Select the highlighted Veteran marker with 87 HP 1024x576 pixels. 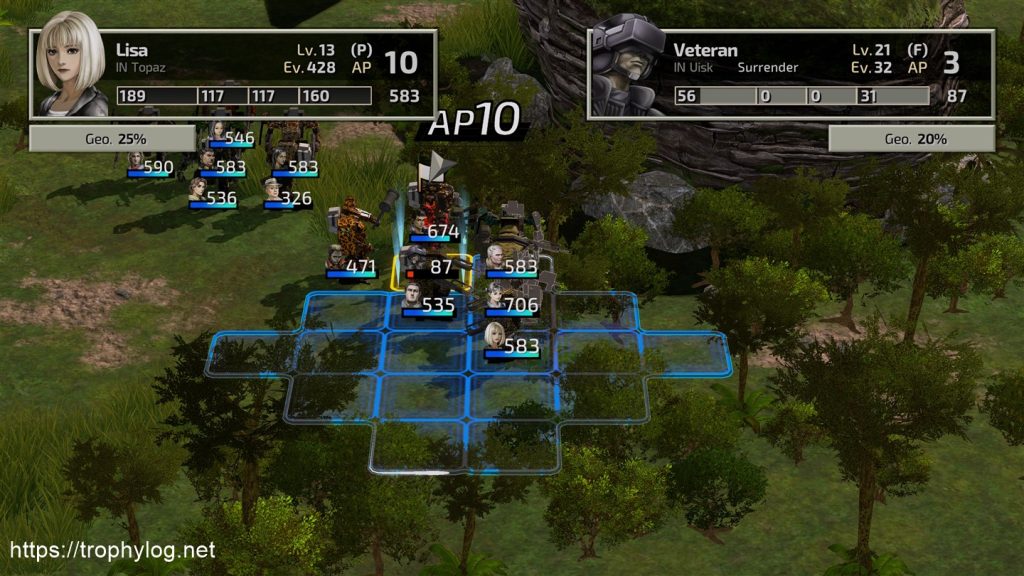click(428, 267)
